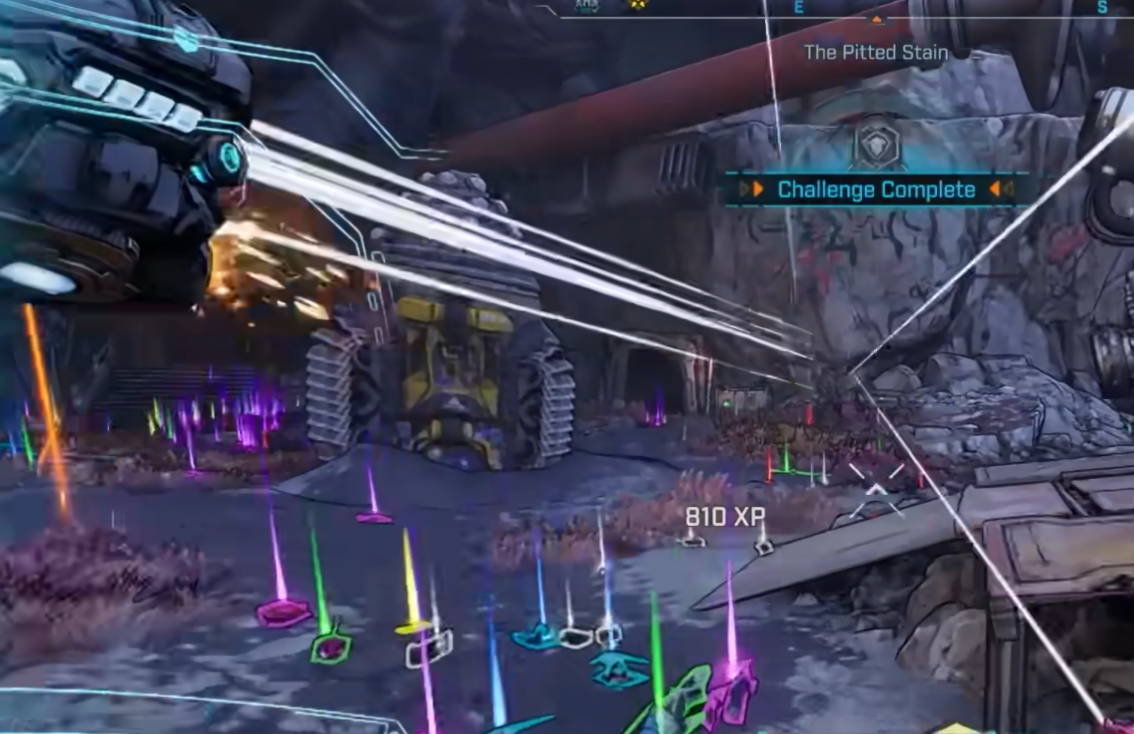Click the yellow marker icon on the compass
This screenshot has width=1134, height=734.
tap(636, 5)
